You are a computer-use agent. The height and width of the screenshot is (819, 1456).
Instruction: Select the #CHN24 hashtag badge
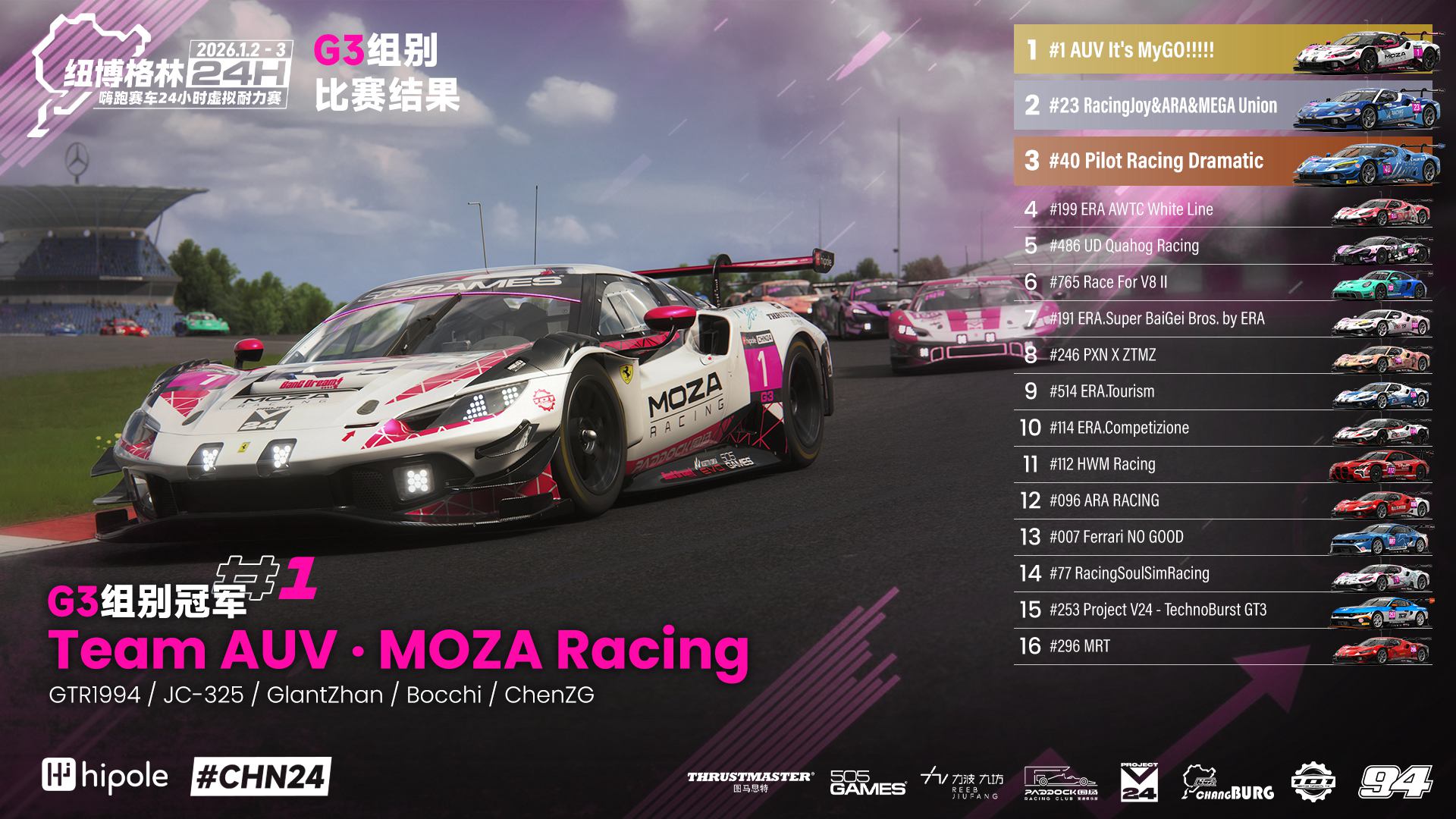tap(261, 777)
